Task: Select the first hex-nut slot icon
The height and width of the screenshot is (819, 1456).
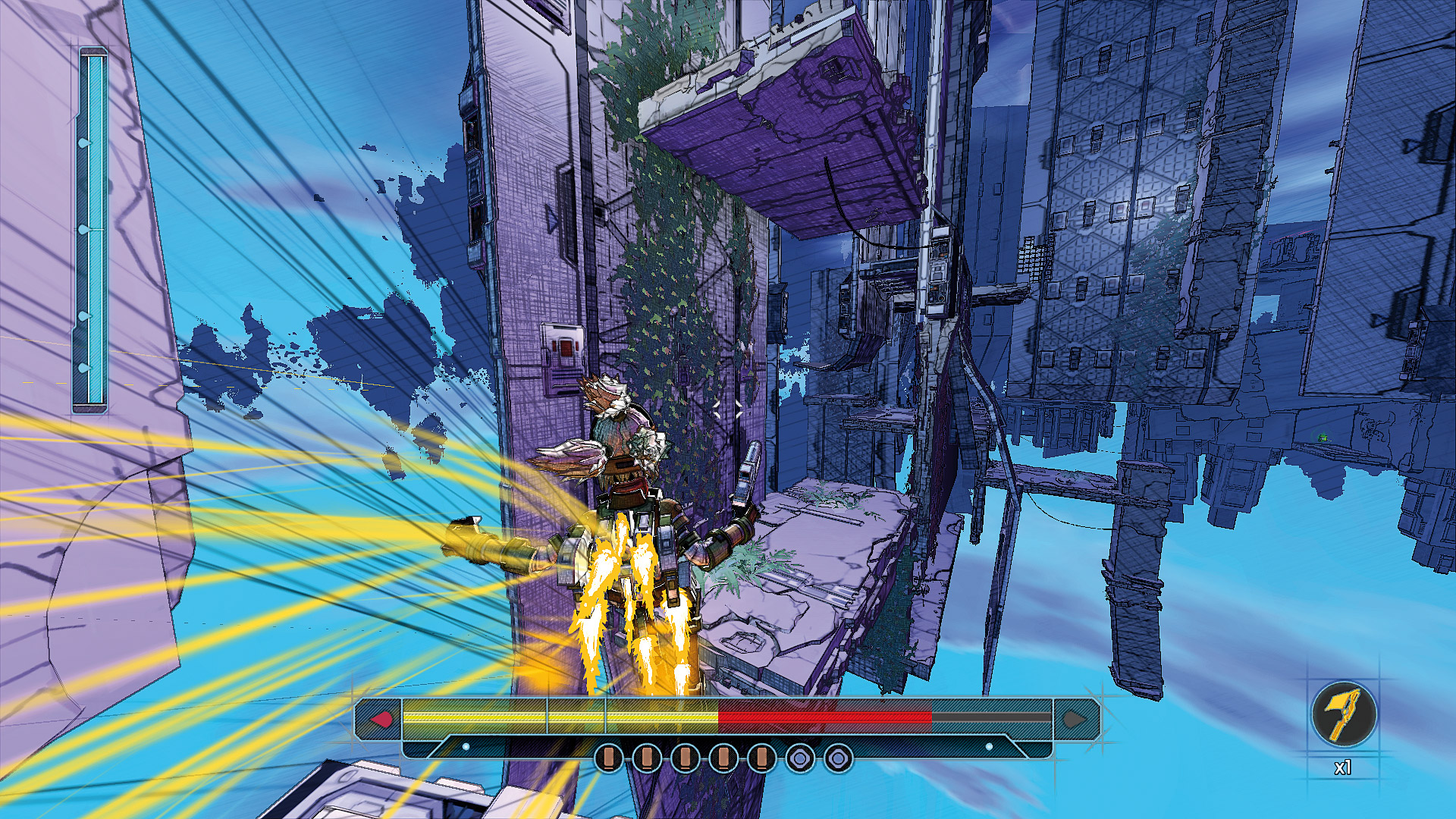Action: click(x=799, y=757)
